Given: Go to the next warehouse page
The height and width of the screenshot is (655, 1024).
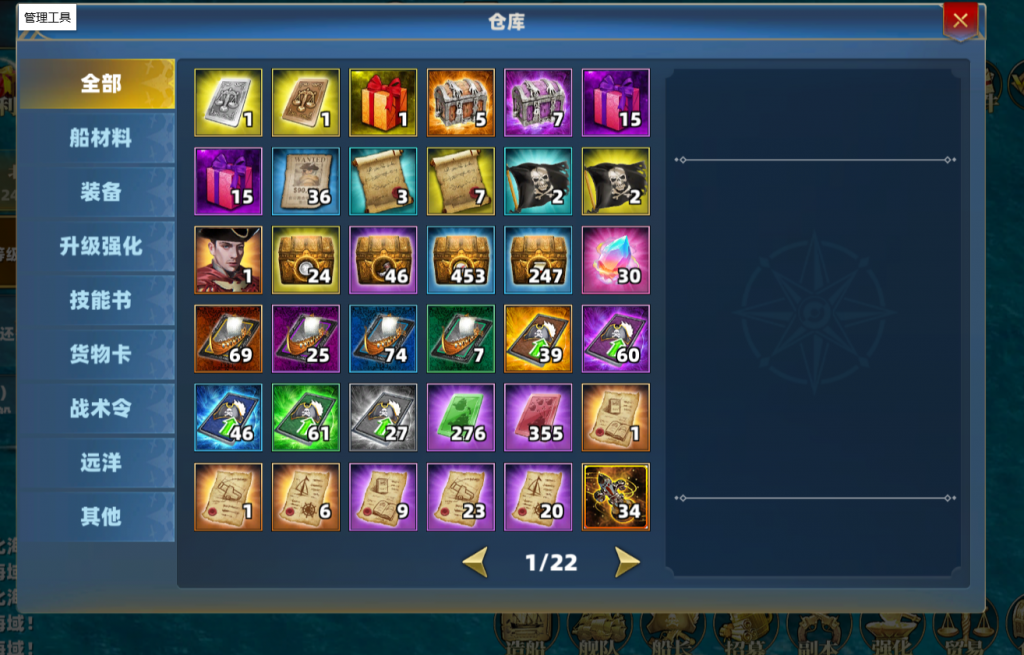Looking at the screenshot, I should point(627,562).
